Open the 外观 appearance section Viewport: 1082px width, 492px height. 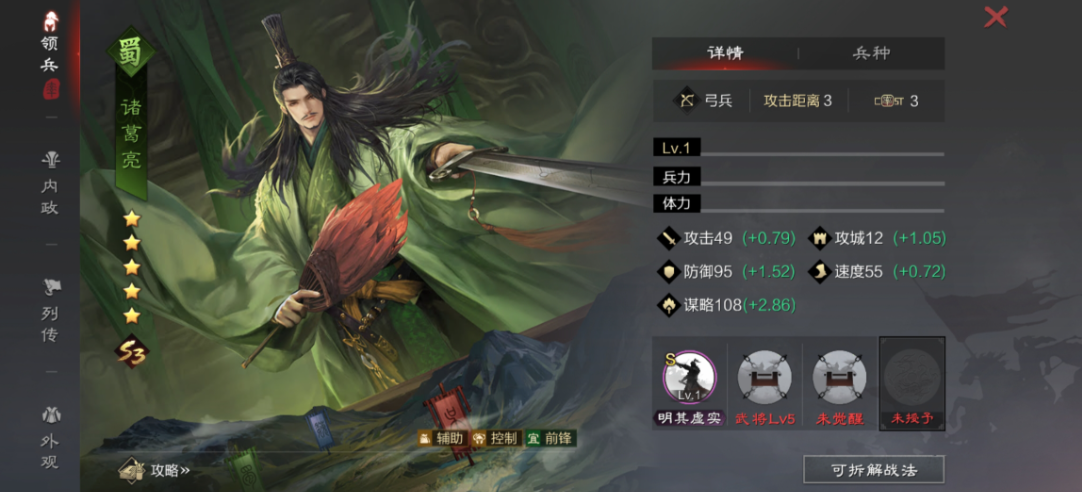50,436
